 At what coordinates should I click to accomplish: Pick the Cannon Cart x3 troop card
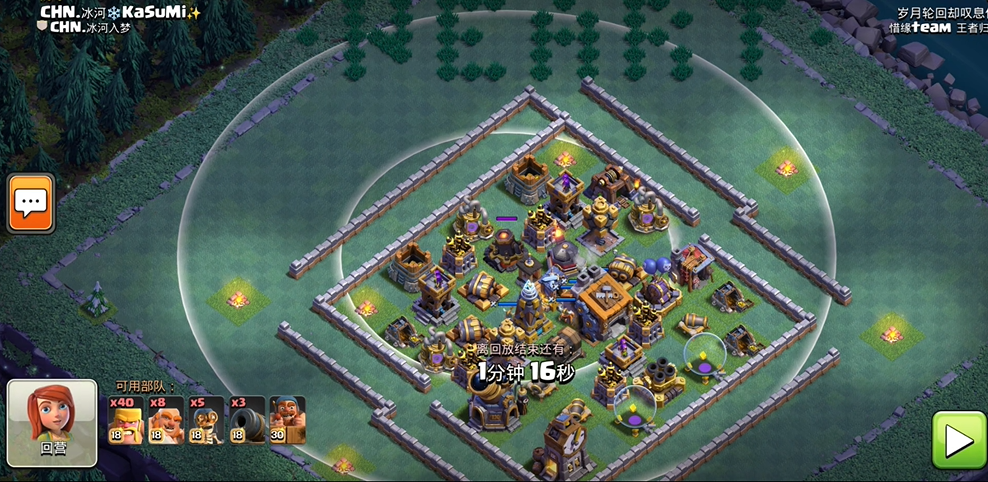(x=247, y=420)
